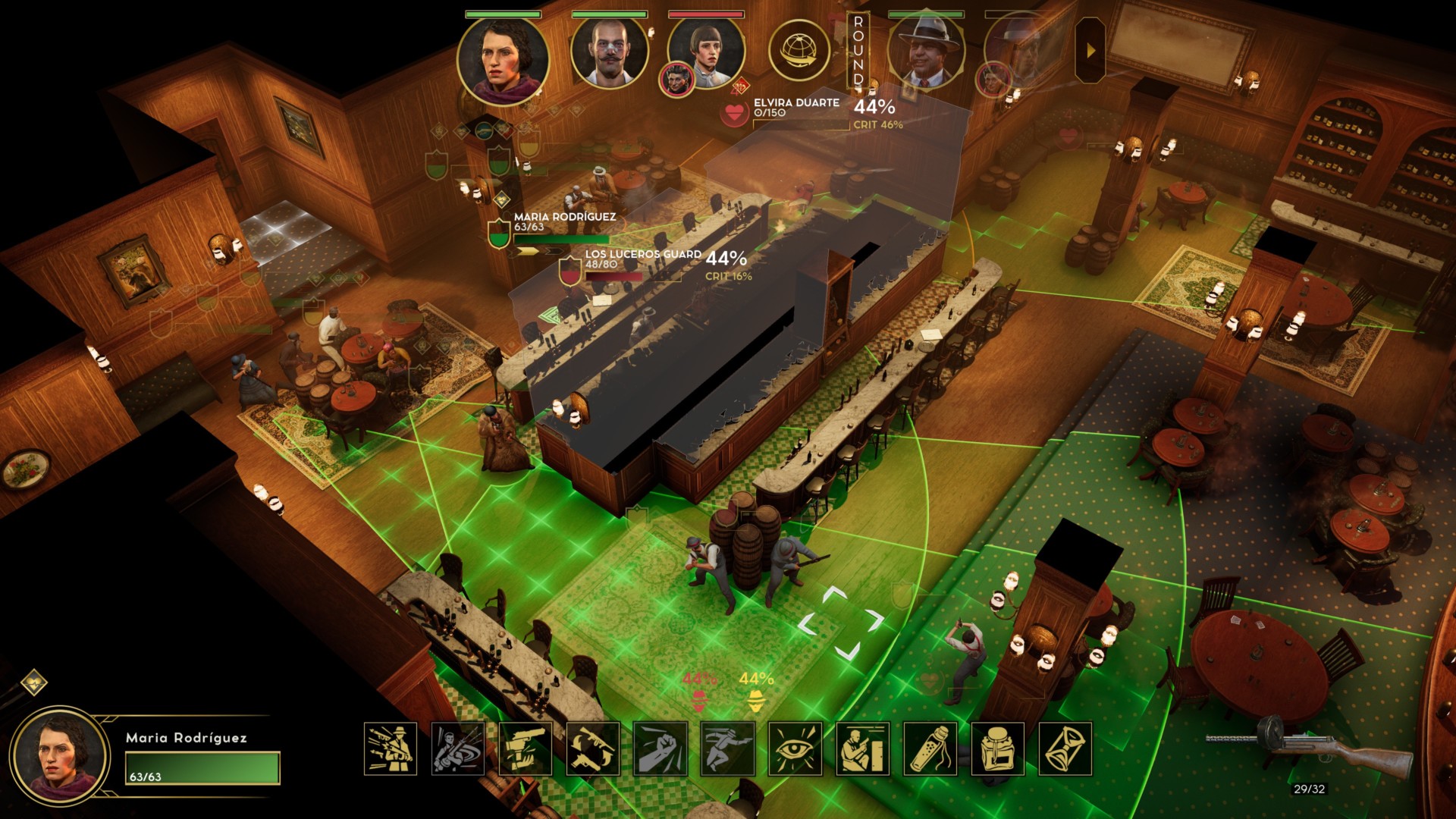This screenshot has width=1456, height=819.
Task: Expand turn order with the arrow button
Action: tap(1090, 51)
